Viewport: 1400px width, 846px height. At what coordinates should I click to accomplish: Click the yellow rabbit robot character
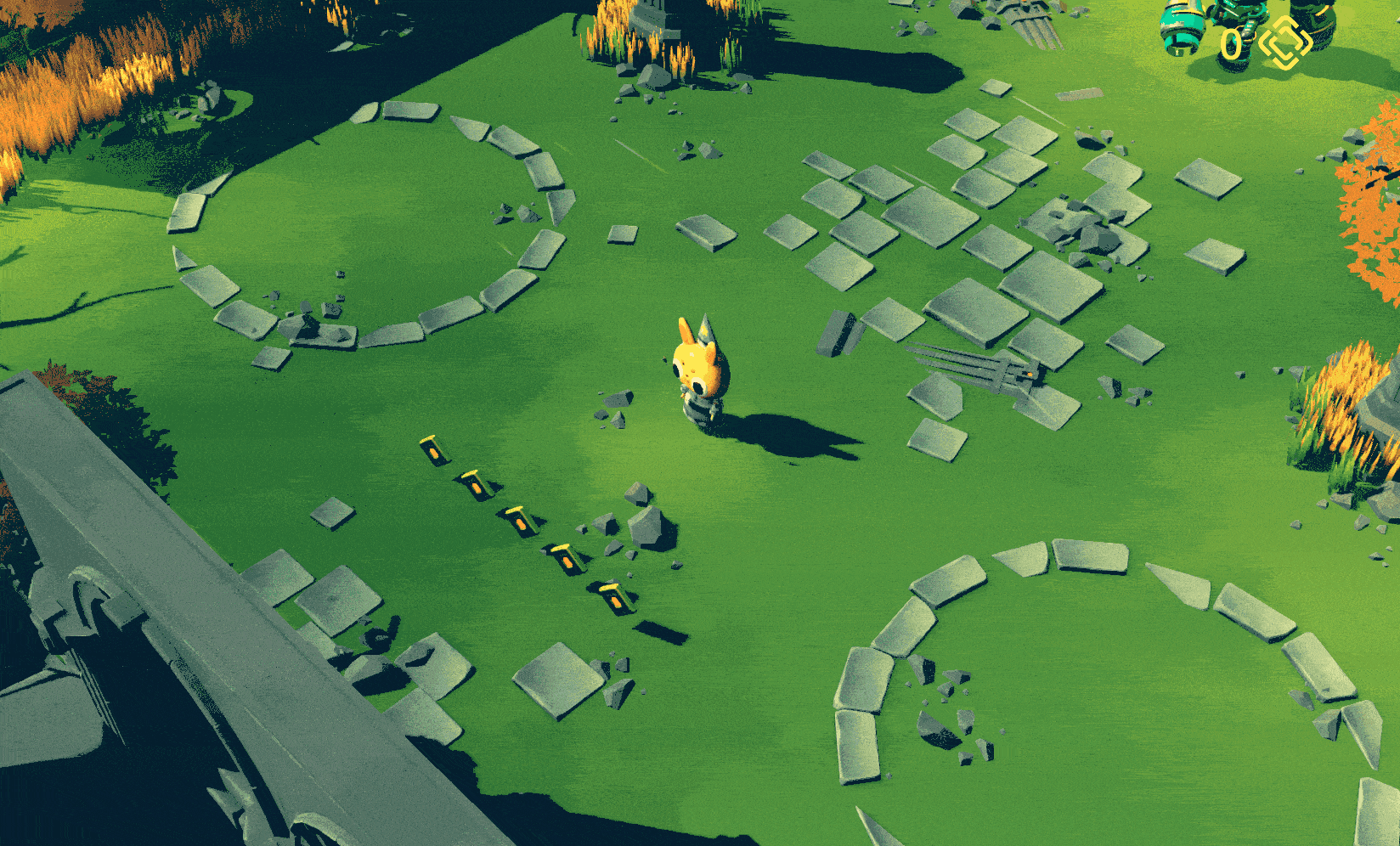coord(698,369)
